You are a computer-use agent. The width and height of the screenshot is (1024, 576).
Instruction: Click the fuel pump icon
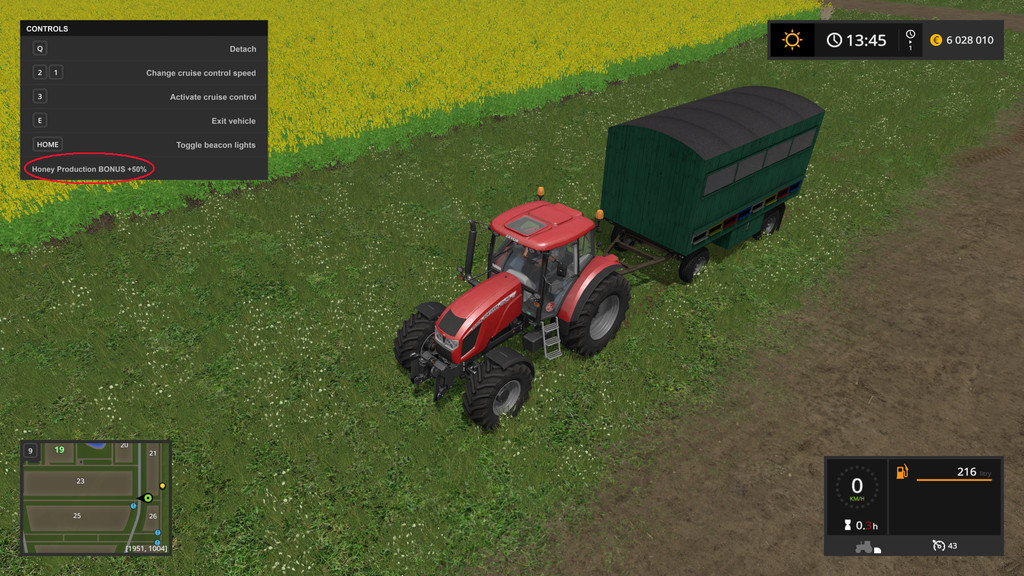click(x=902, y=472)
